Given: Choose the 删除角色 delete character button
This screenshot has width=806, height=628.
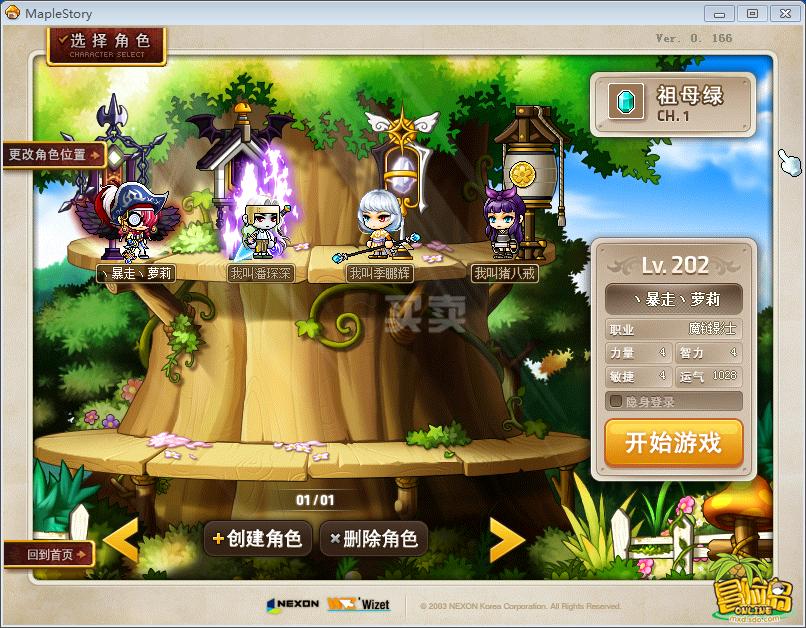Looking at the screenshot, I should coord(372,538).
